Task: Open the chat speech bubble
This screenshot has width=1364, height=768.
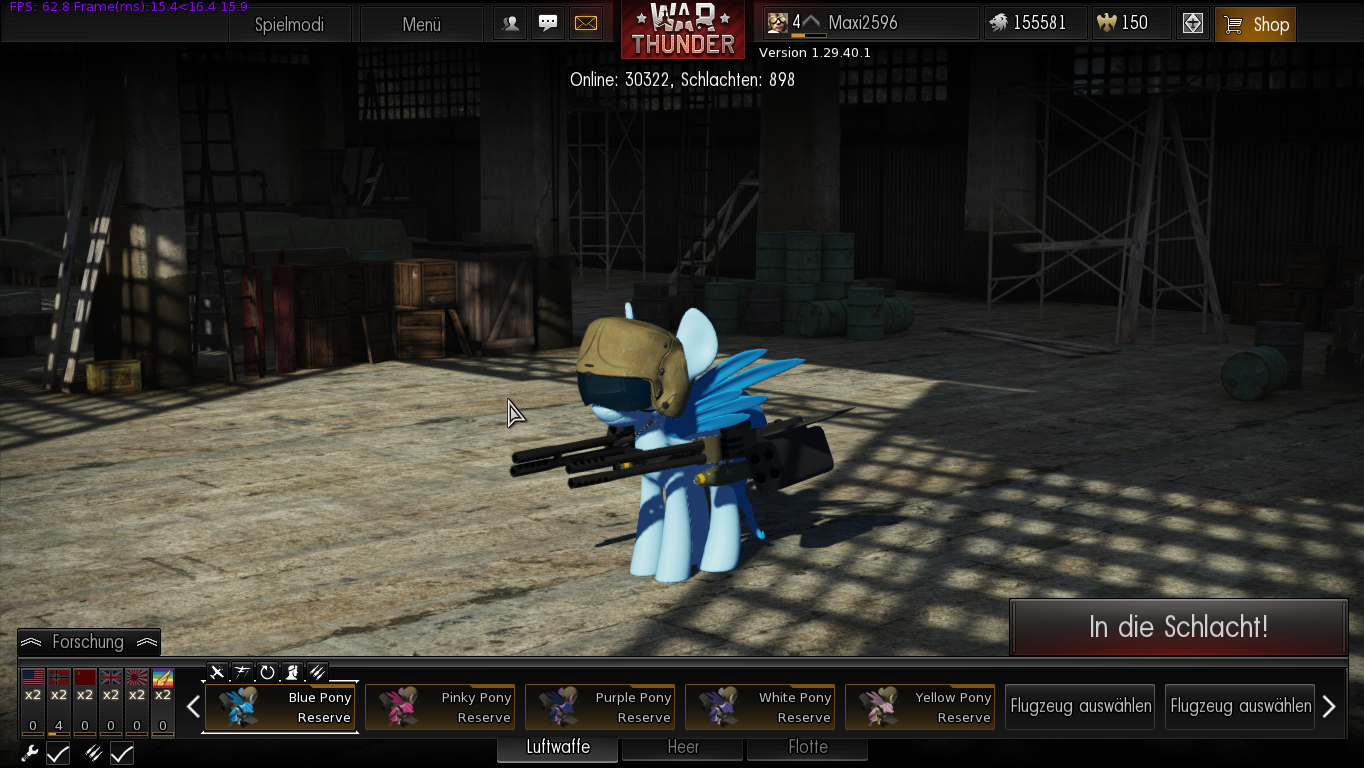Action: [548, 23]
